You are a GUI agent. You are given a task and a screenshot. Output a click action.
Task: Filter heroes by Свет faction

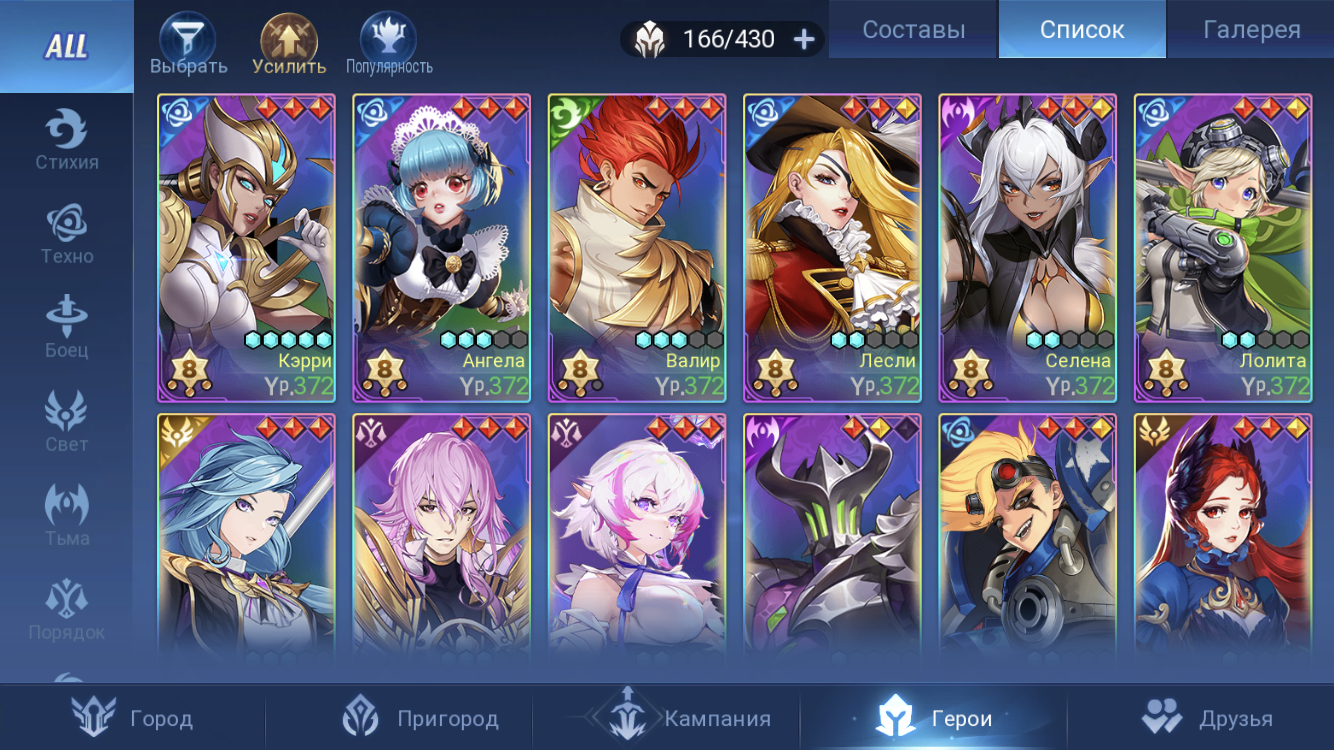pyautogui.click(x=66, y=423)
